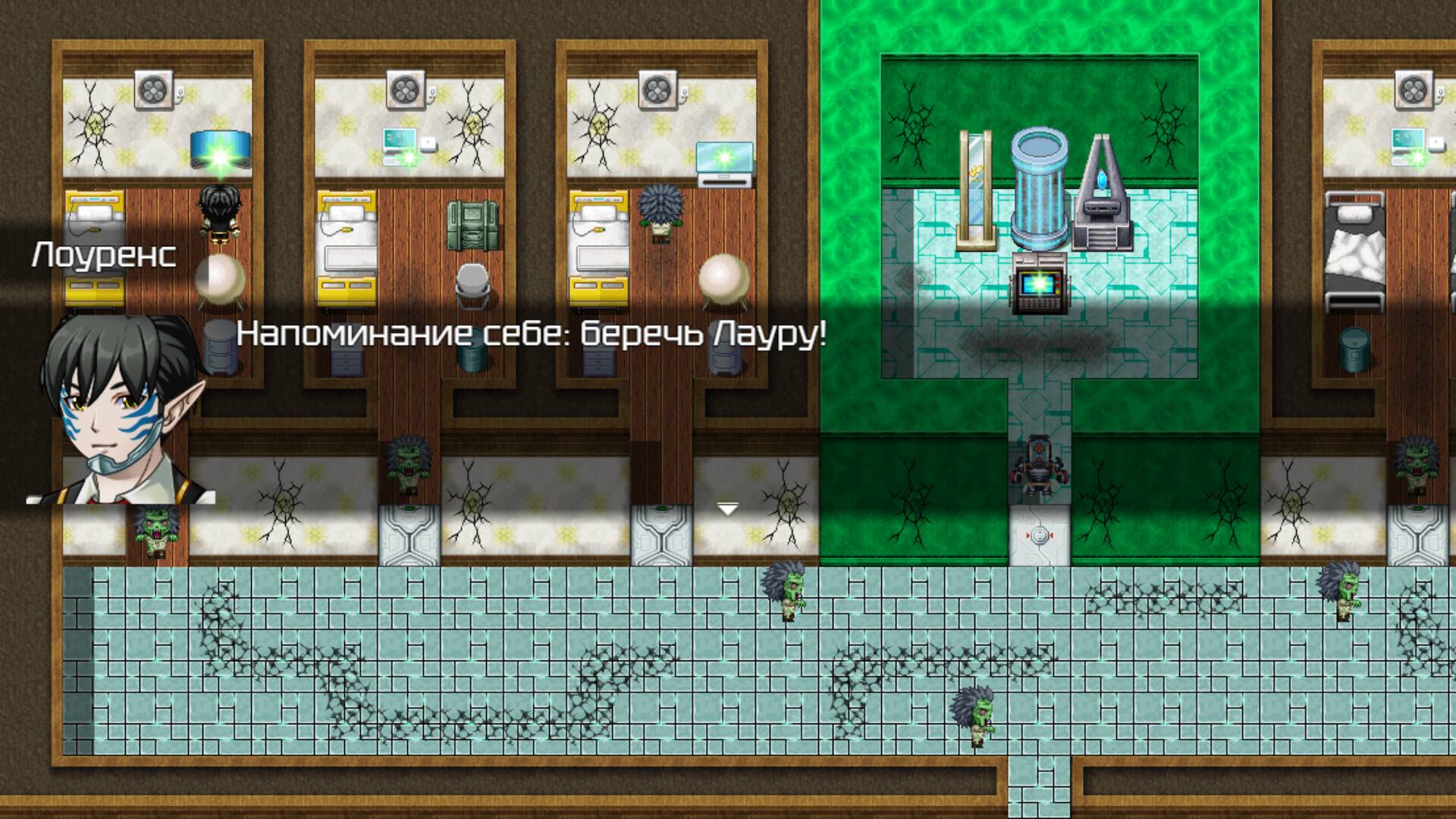Image resolution: width=1456 pixels, height=819 pixels.
Task: Select the Лоуренс name label
Action: pos(102,256)
